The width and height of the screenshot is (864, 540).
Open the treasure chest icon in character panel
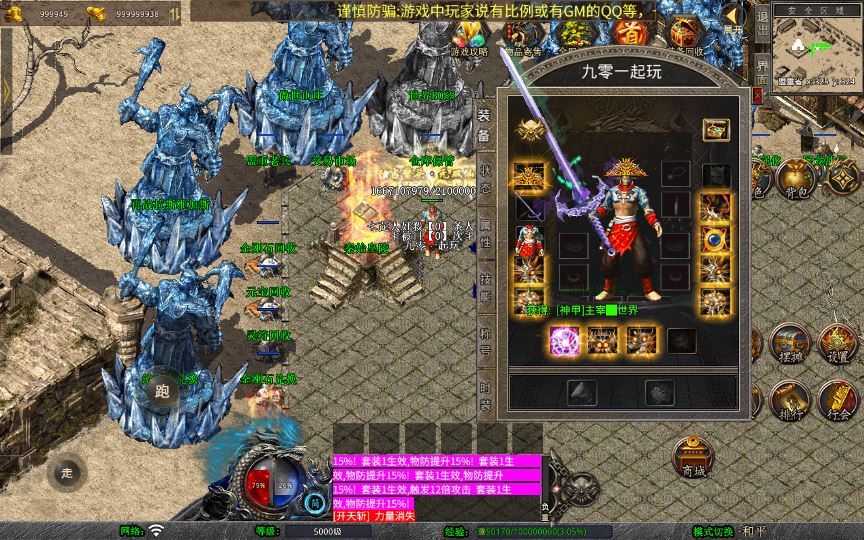point(715,130)
